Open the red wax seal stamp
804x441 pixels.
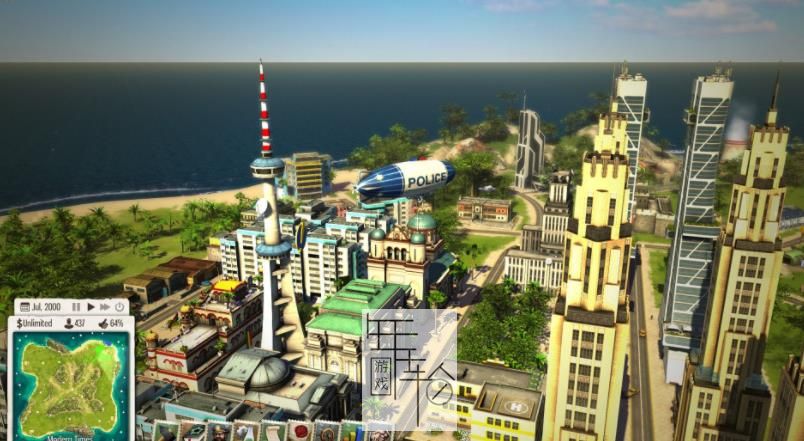coord(298,433)
